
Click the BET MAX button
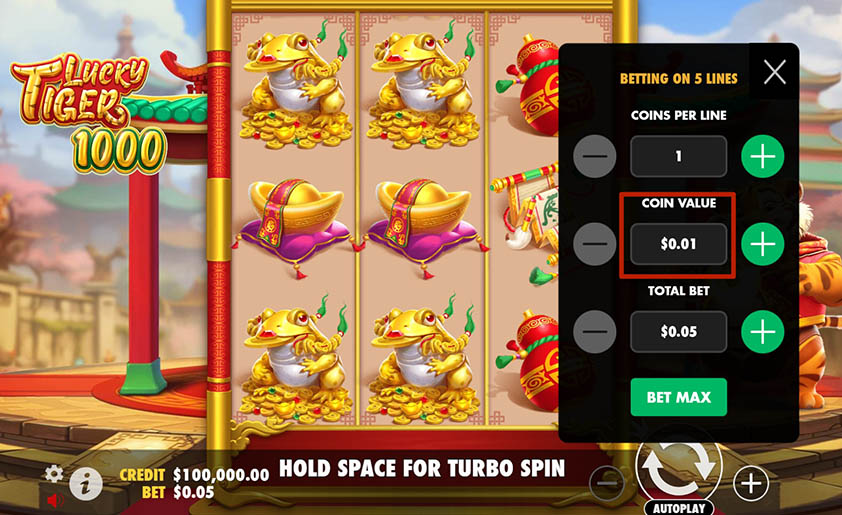coord(678,397)
